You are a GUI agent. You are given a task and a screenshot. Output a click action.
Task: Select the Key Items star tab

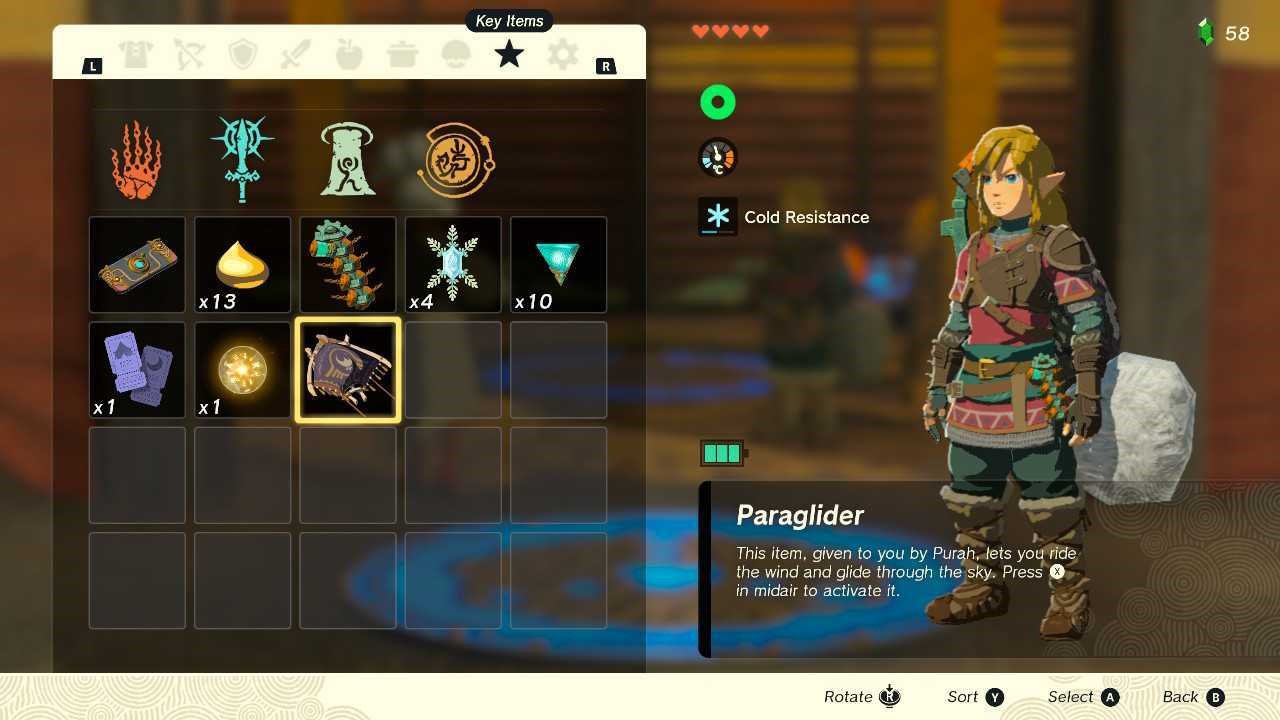509,54
